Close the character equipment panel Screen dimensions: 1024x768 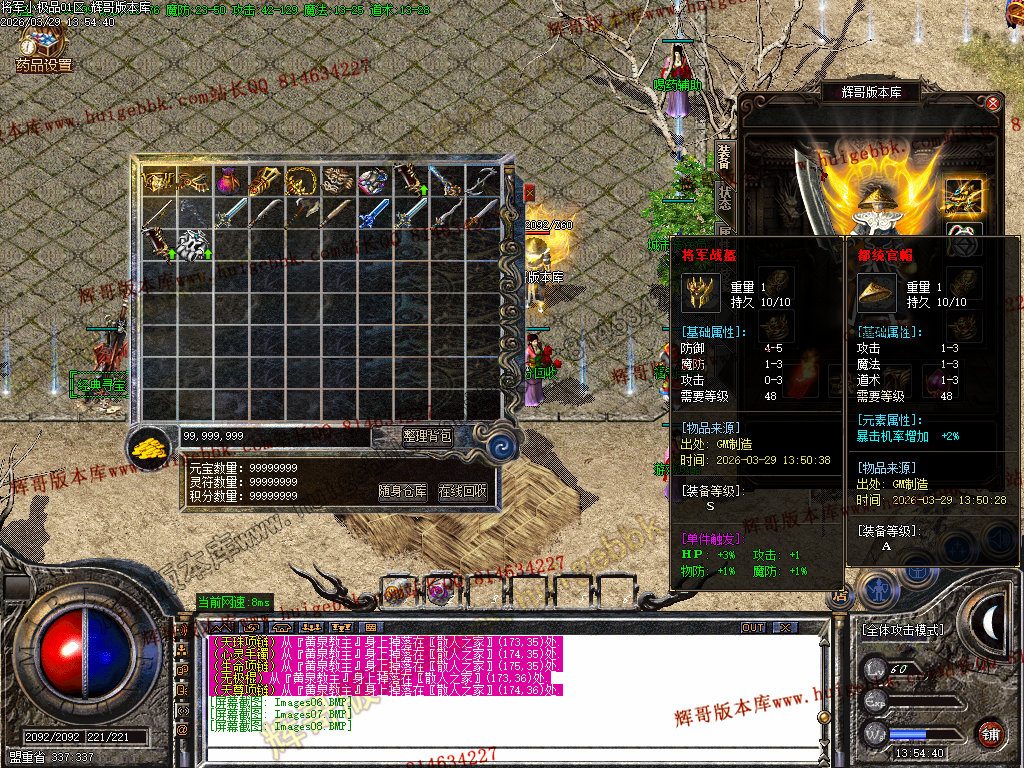tap(993, 103)
